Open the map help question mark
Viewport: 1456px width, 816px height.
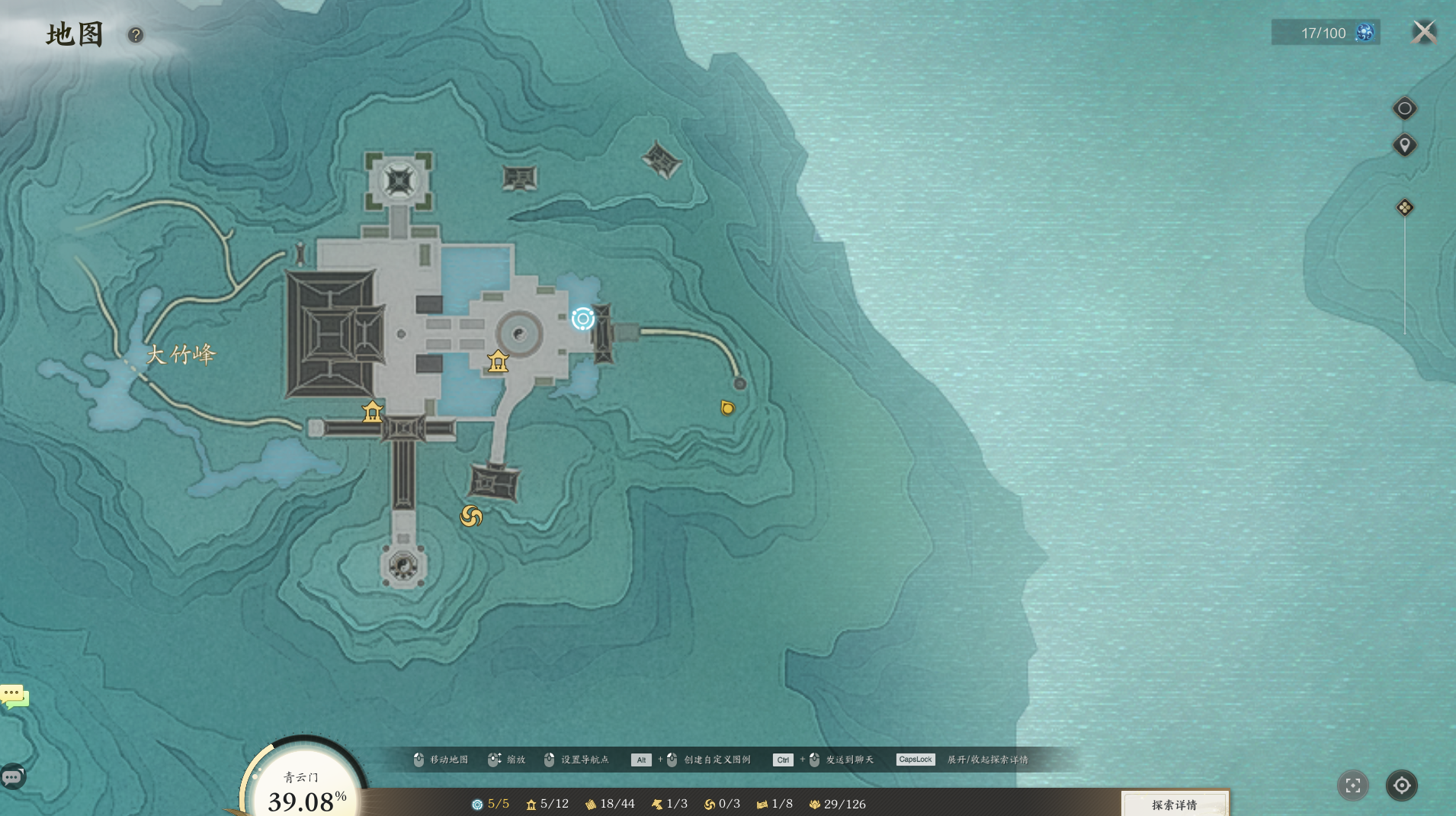tap(136, 35)
